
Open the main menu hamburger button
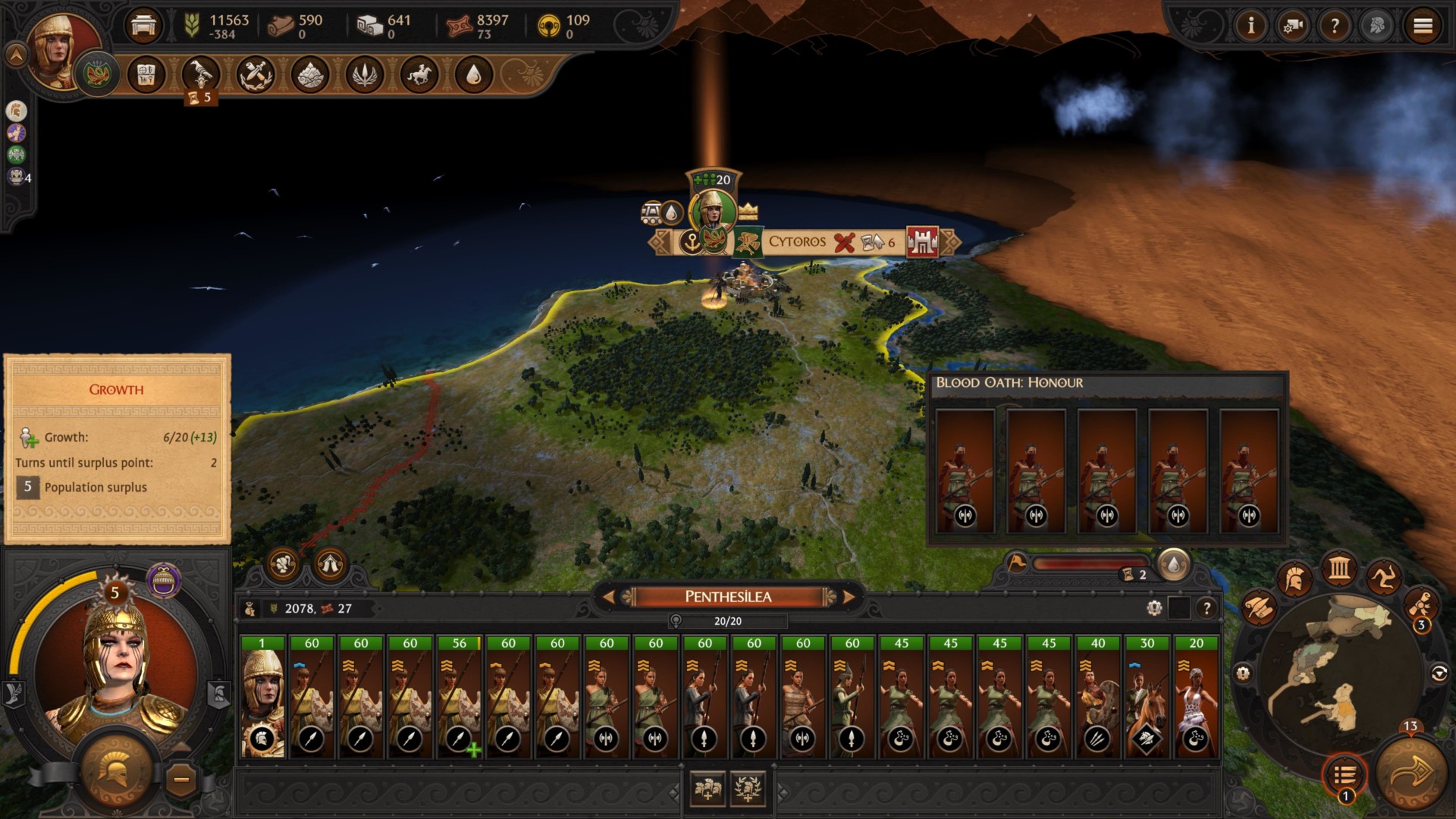point(1423,27)
